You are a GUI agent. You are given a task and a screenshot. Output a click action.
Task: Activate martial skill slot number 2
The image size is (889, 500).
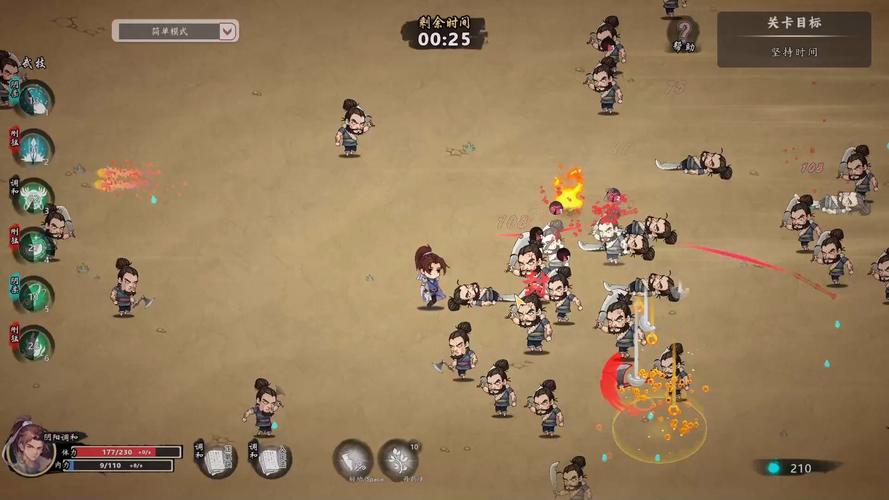point(33,148)
